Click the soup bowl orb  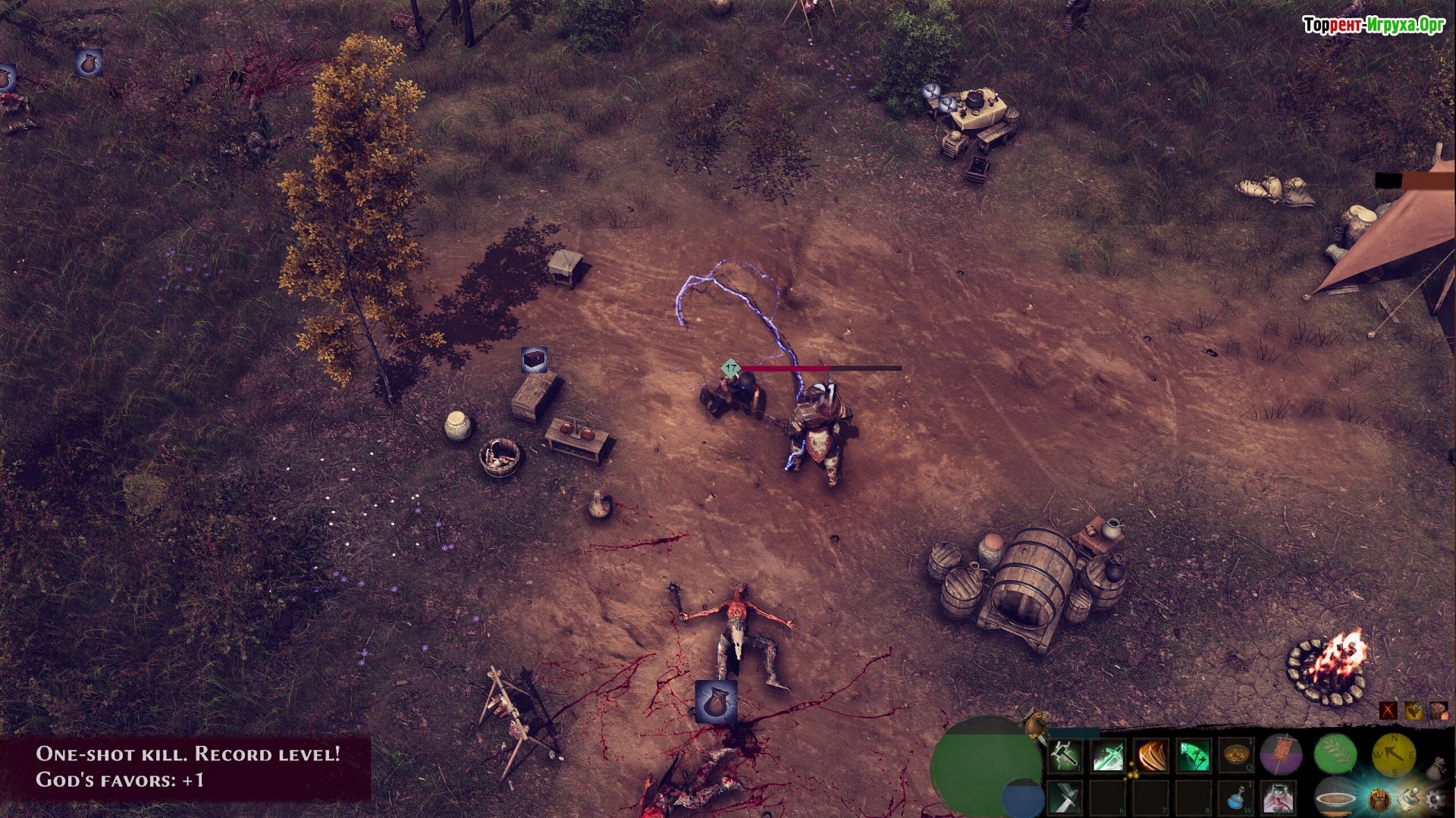pyautogui.click(x=1336, y=798)
